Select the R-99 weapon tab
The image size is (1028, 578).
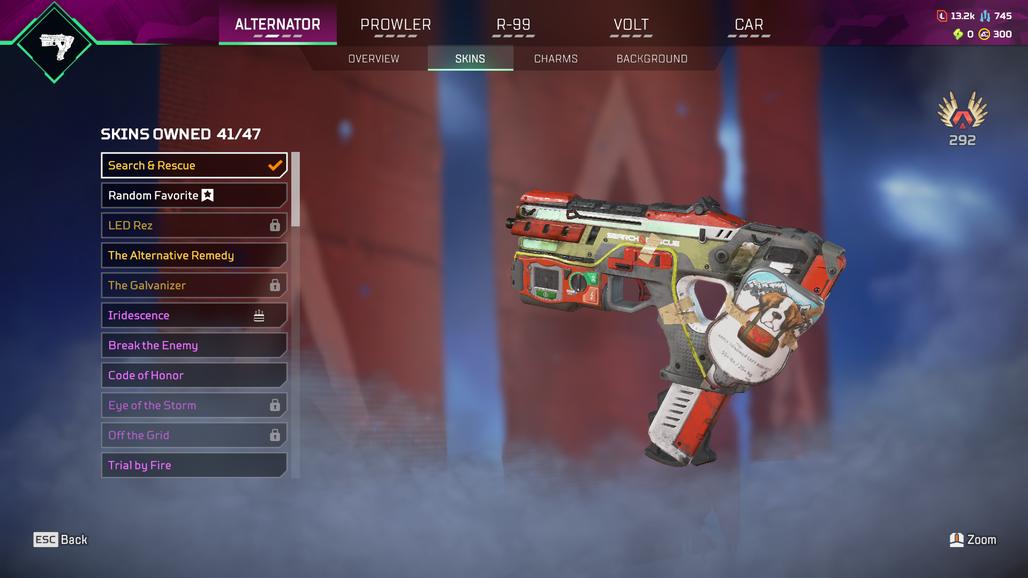pos(513,25)
